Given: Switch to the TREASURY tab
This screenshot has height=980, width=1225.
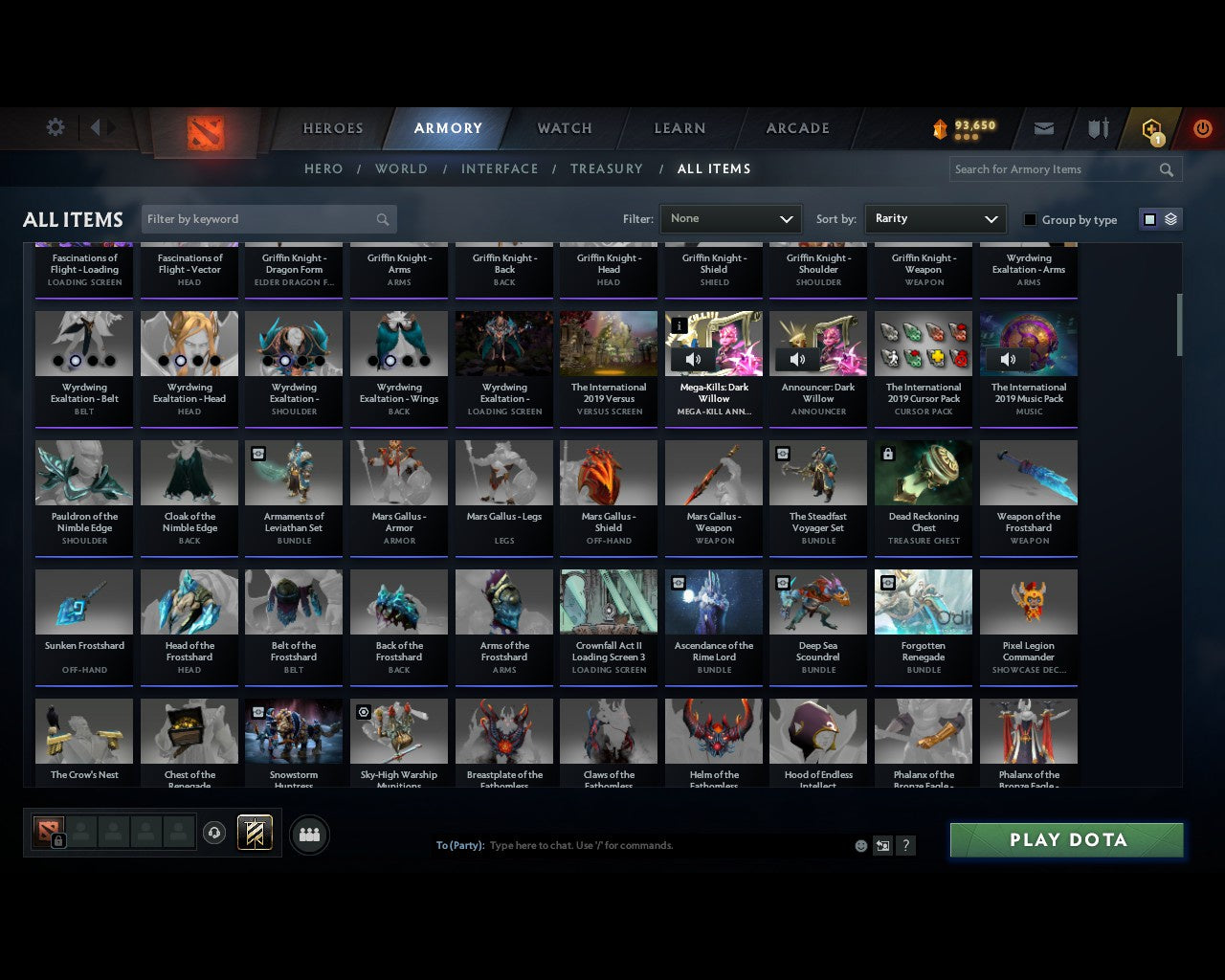Looking at the screenshot, I should (x=606, y=168).
